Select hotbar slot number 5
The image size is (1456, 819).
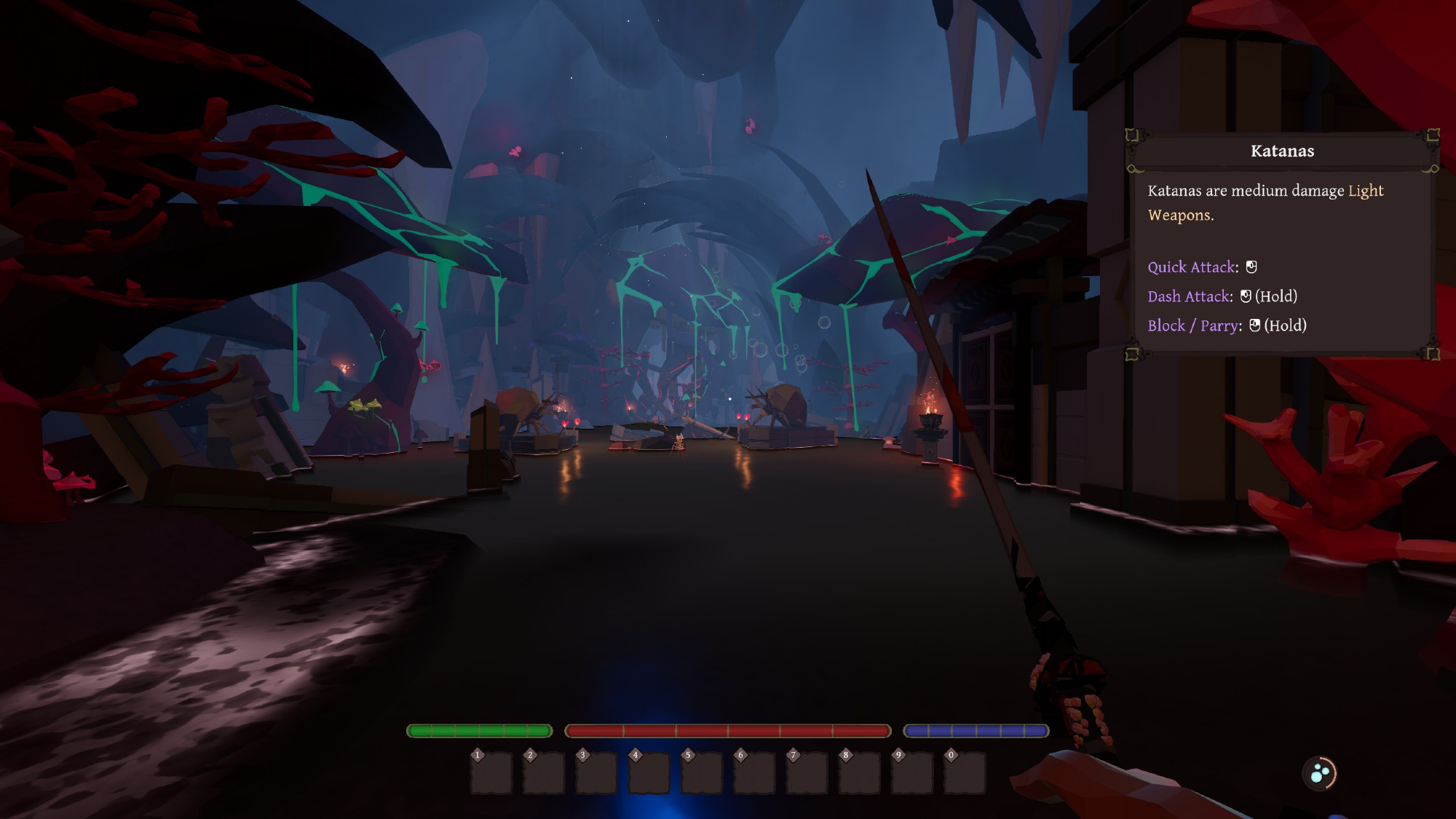pyautogui.click(x=702, y=773)
